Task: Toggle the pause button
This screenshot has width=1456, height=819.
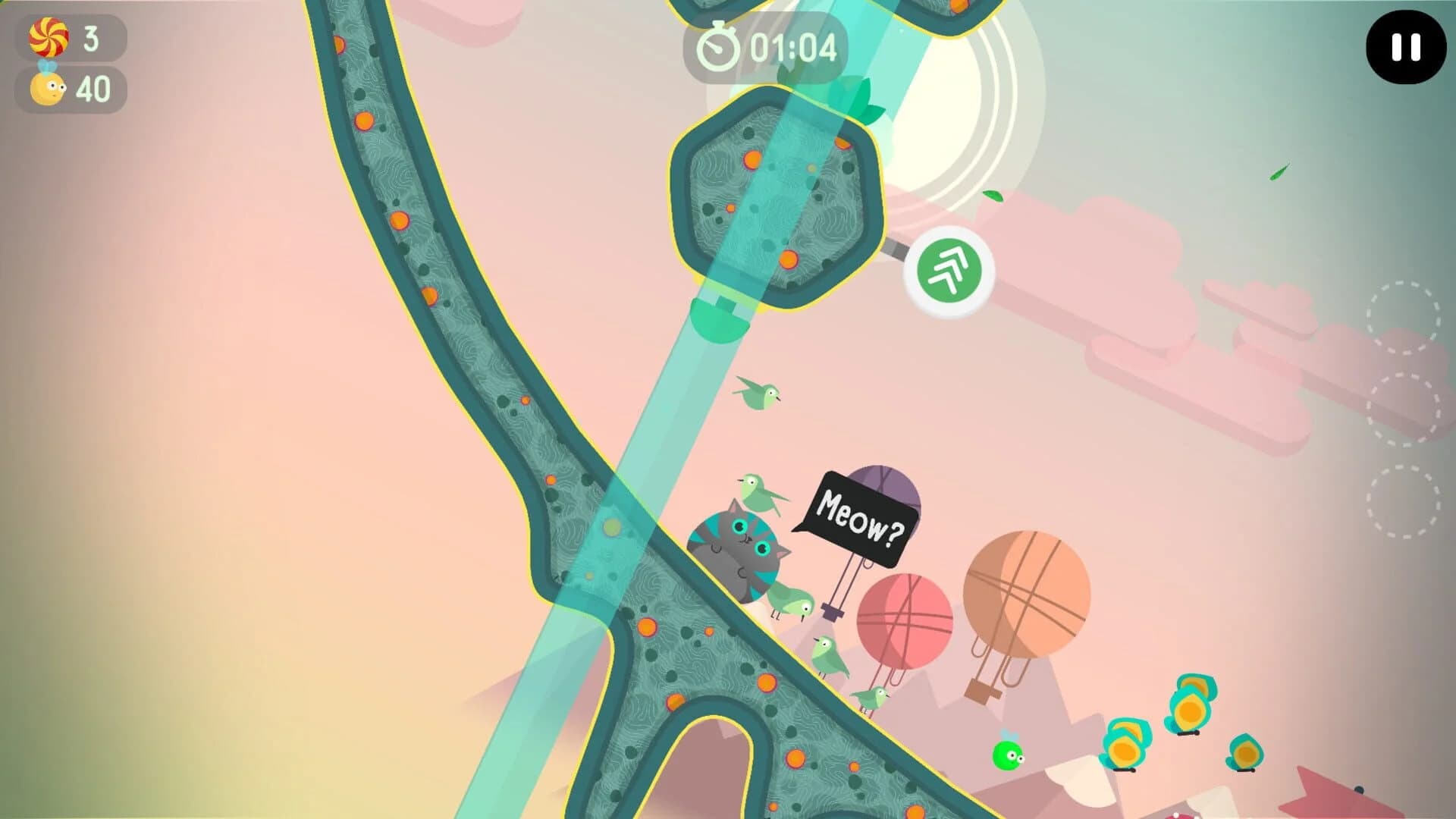Action: pos(1407,48)
